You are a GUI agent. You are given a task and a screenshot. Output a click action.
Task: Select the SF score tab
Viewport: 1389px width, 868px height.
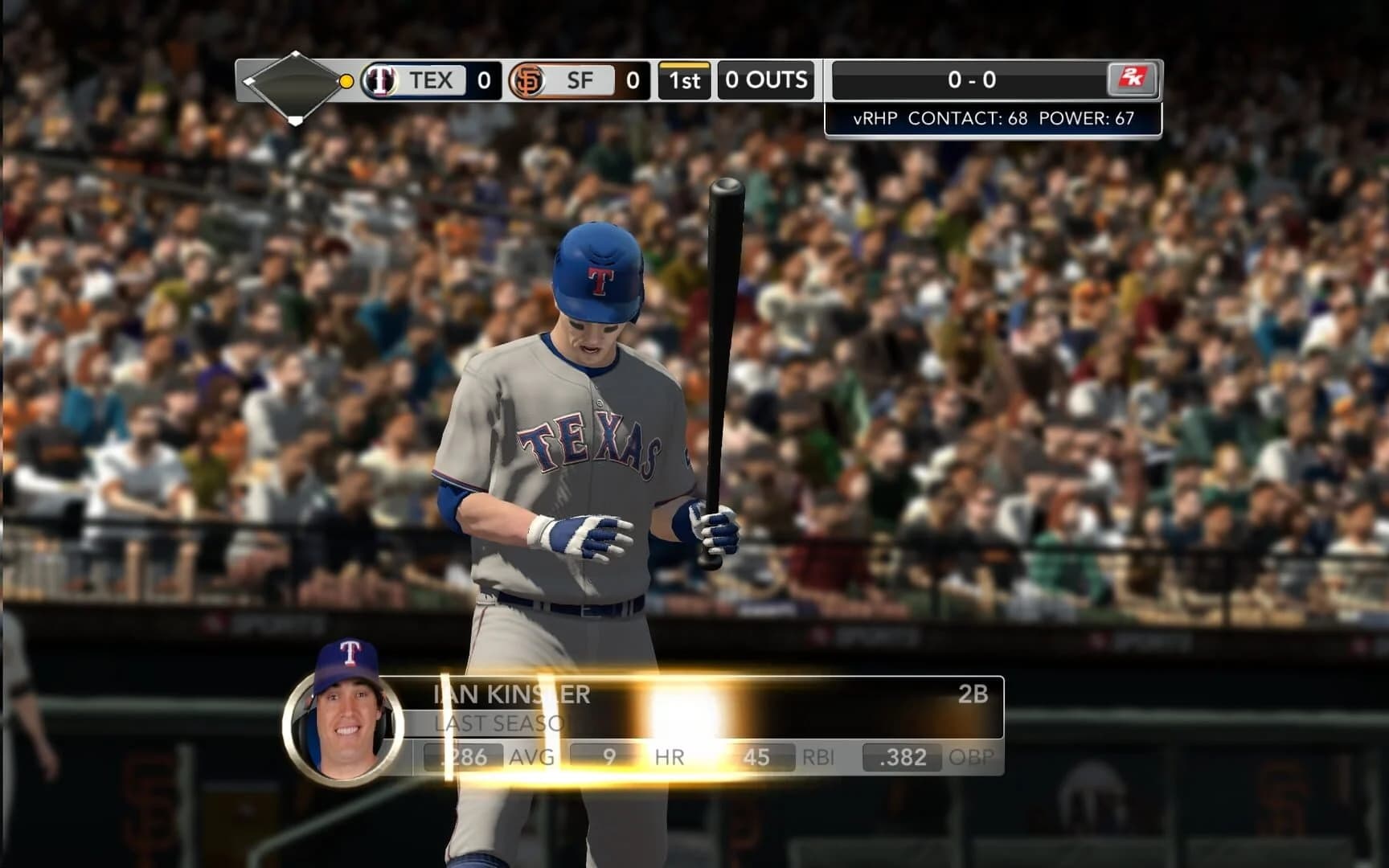coord(580,80)
